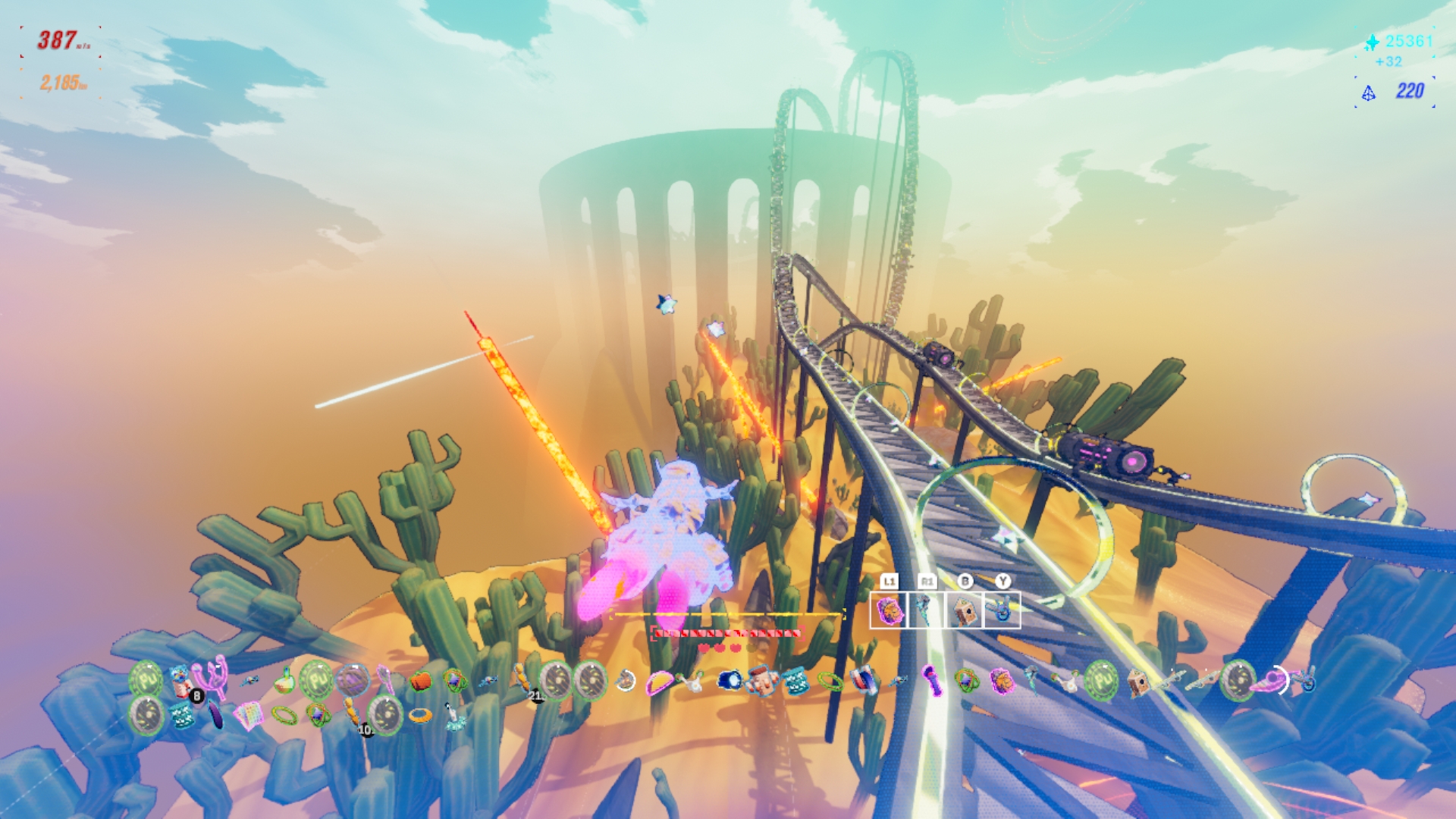
Task: Choose the pink taco item icon
Action: click(658, 683)
